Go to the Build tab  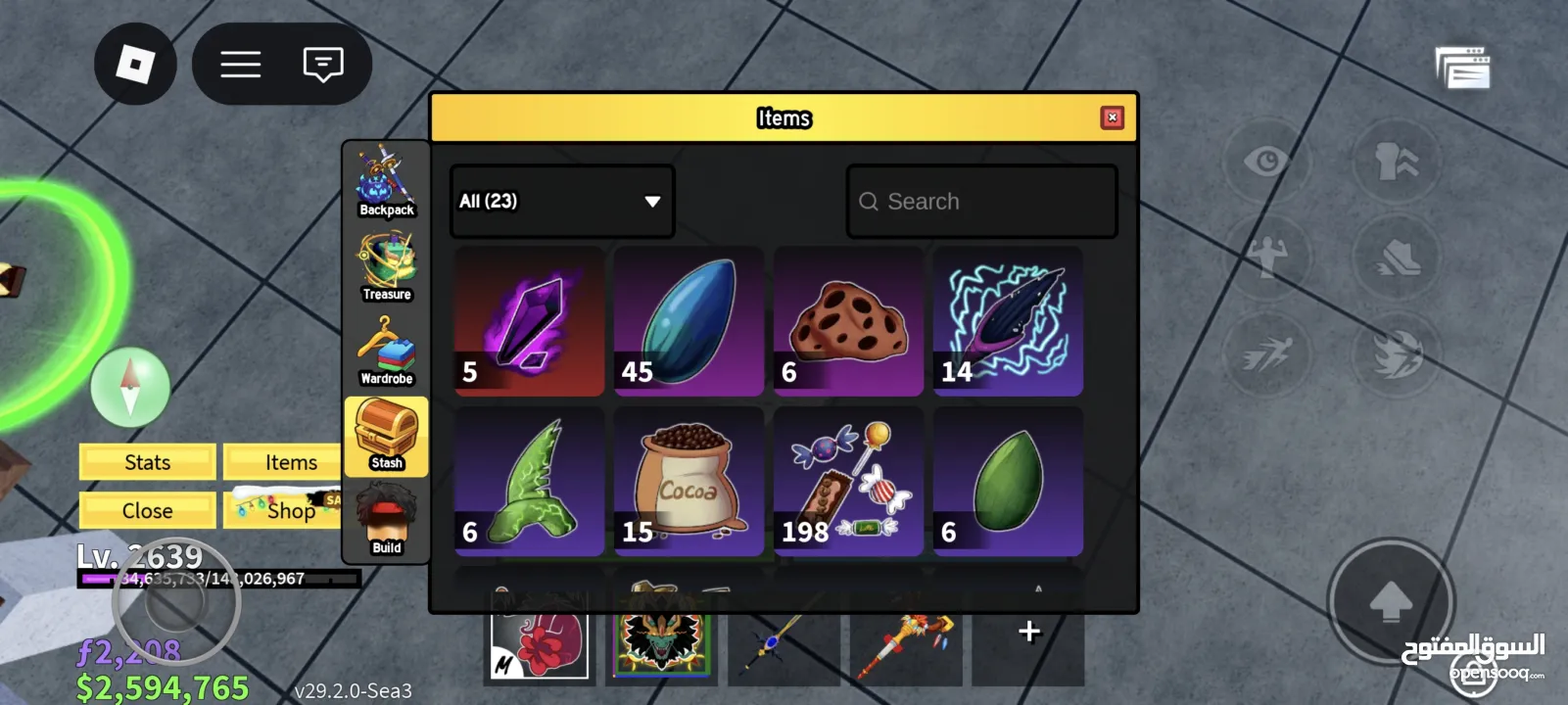[x=386, y=521]
